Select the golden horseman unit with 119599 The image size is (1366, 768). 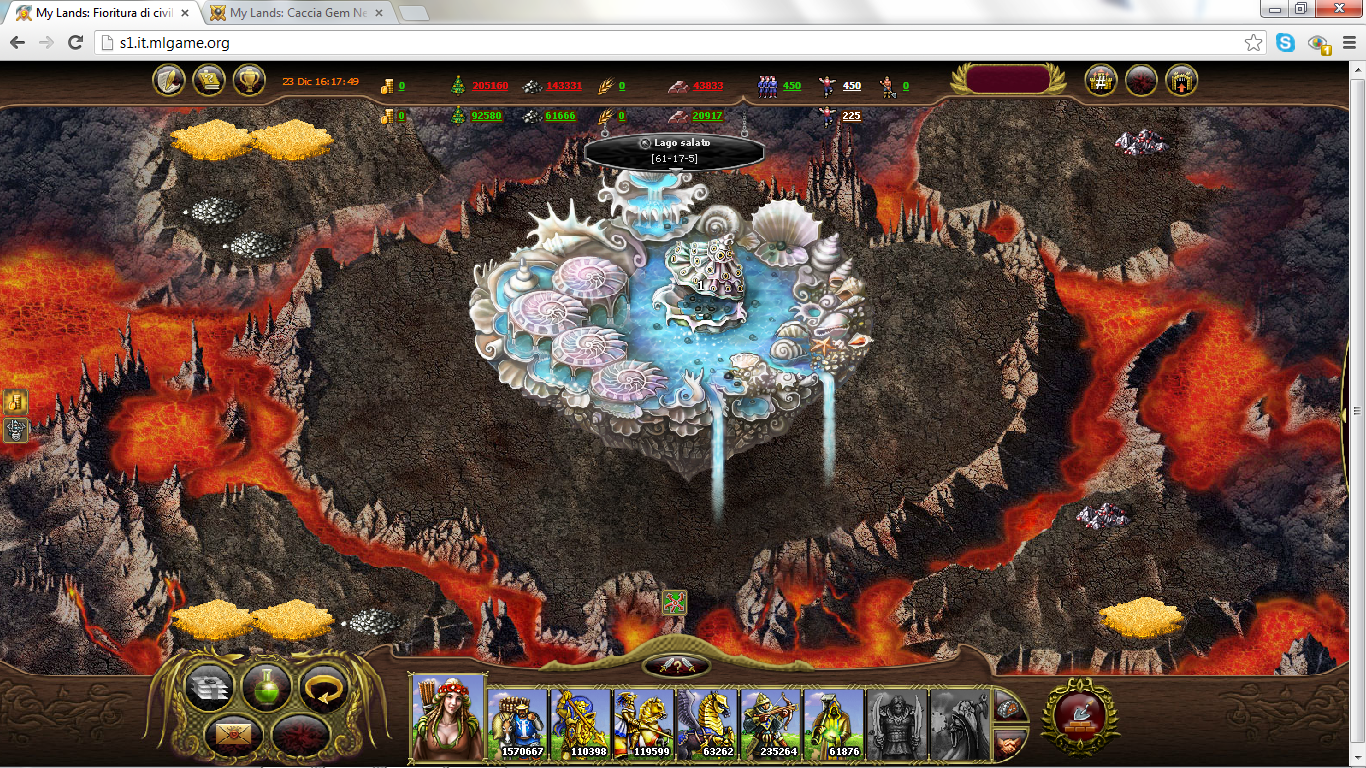[x=644, y=723]
